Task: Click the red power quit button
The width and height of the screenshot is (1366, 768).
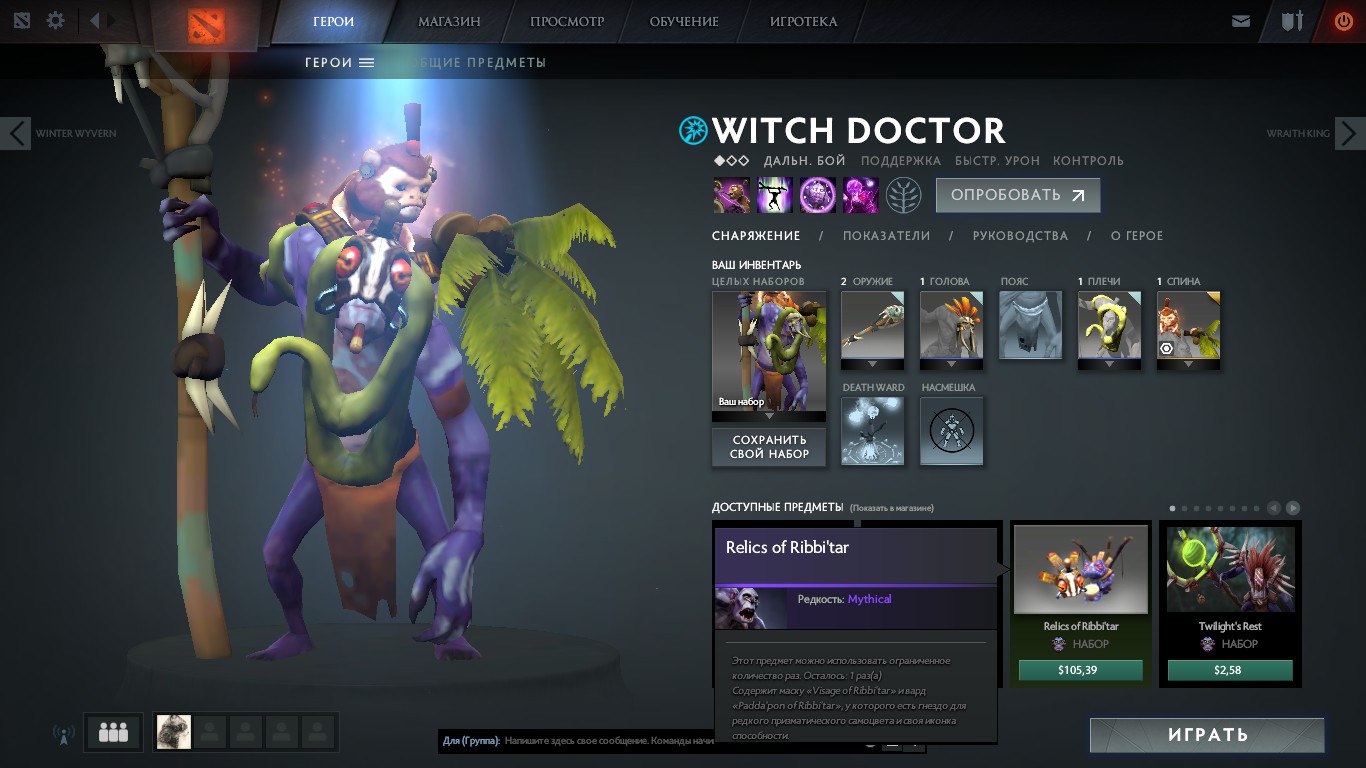Action: pos(1344,21)
